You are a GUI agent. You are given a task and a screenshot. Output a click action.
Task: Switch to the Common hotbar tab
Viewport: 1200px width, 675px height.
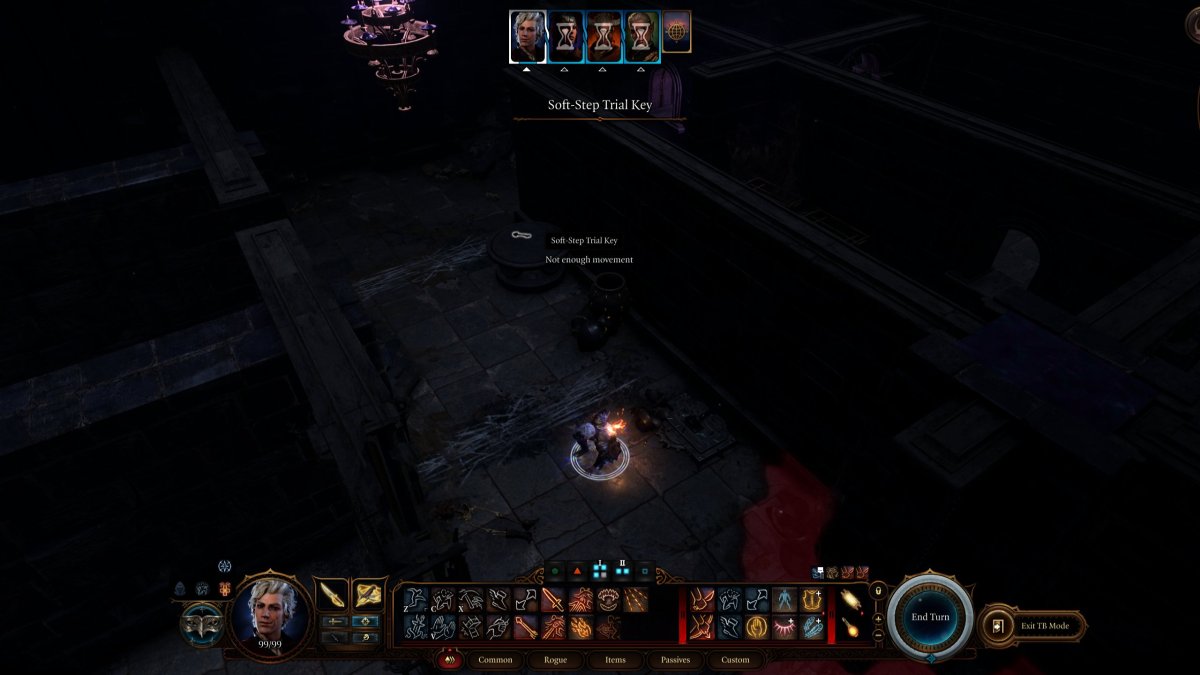click(494, 660)
